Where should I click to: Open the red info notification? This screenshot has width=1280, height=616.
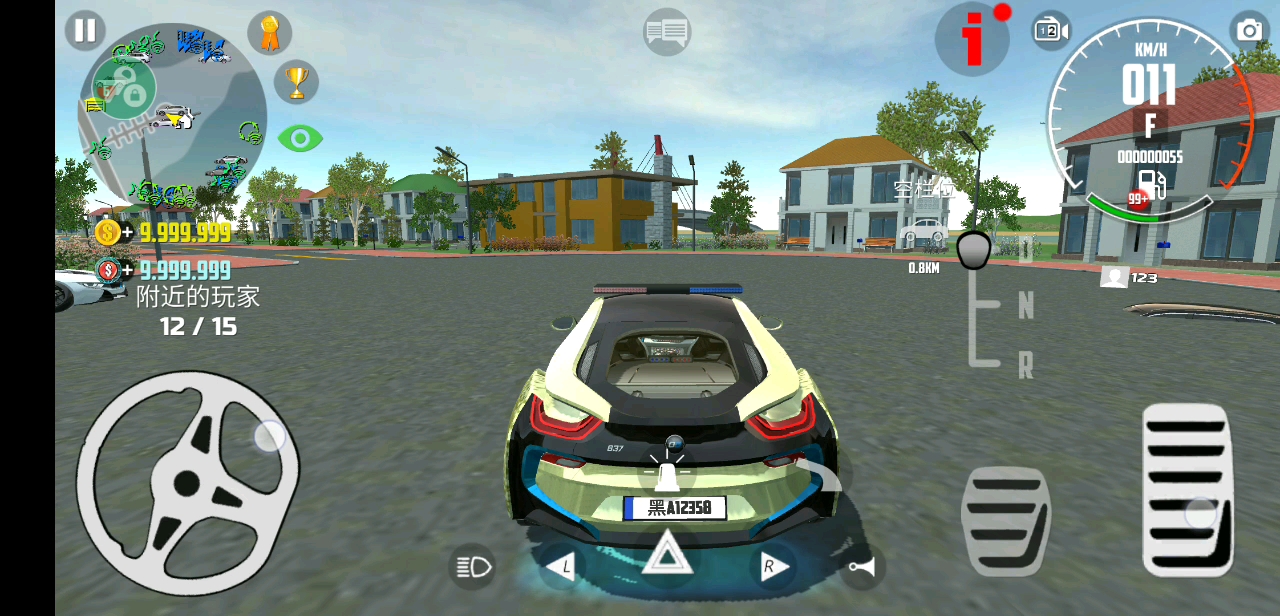click(972, 39)
